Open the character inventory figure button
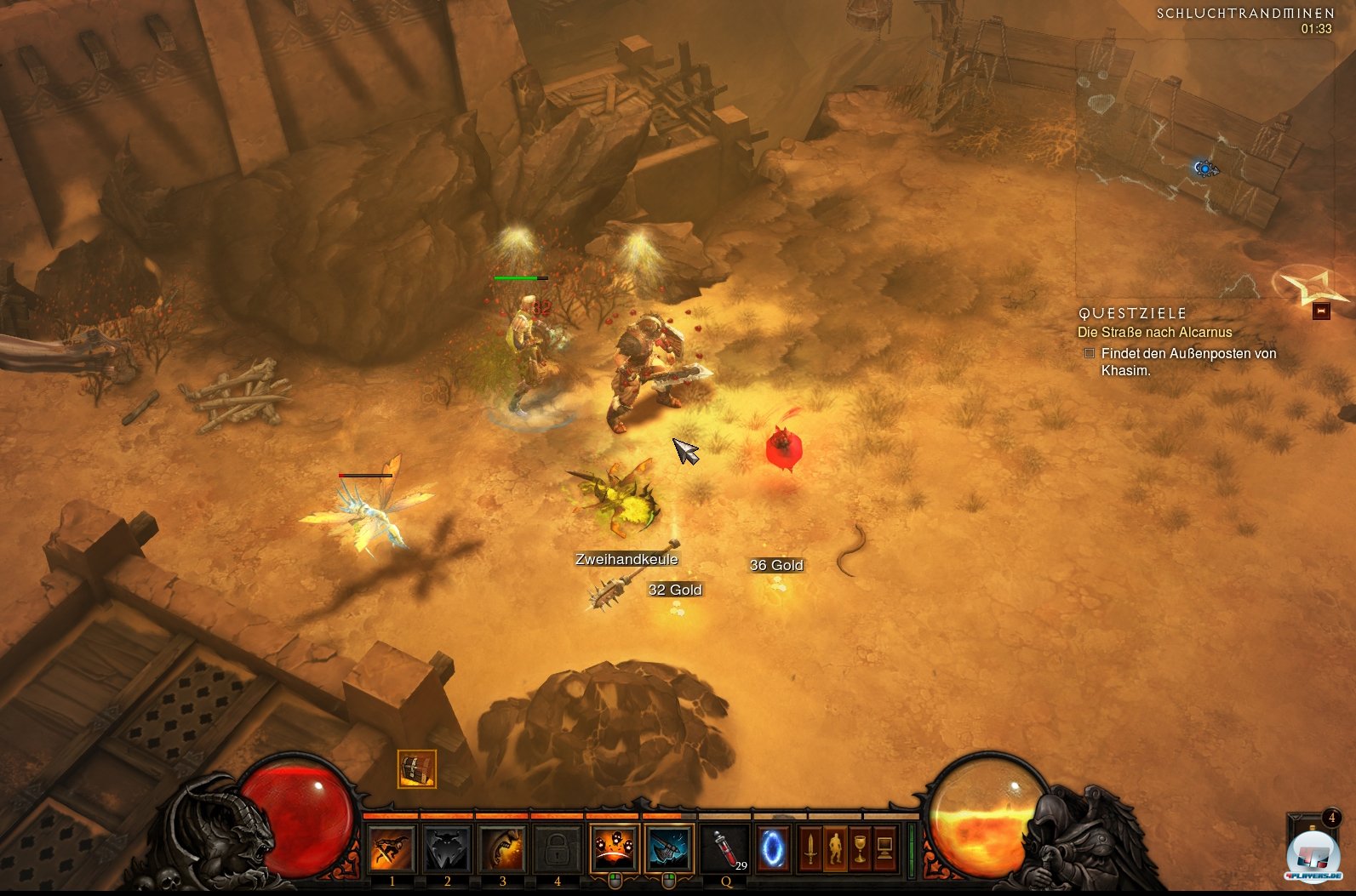This screenshot has height=896, width=1356. coord(835,848)
